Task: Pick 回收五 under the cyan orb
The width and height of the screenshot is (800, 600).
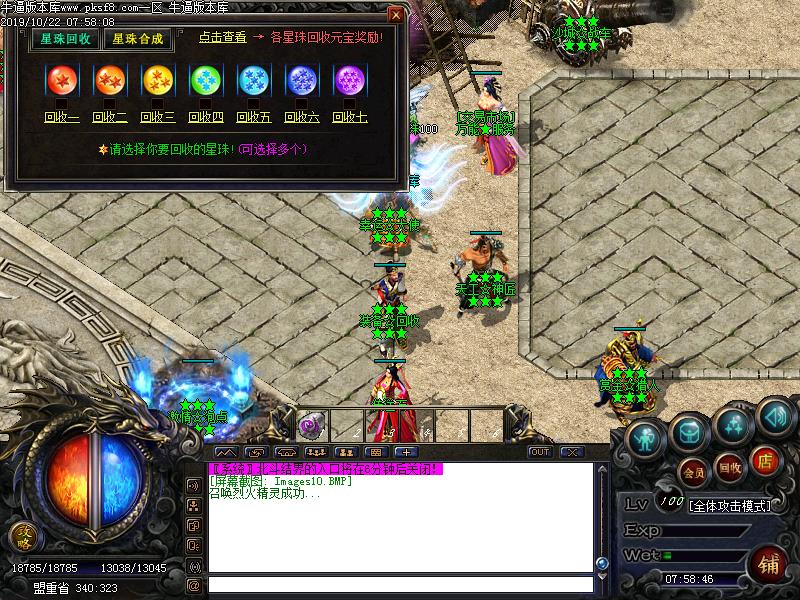Action: (253, 118)
